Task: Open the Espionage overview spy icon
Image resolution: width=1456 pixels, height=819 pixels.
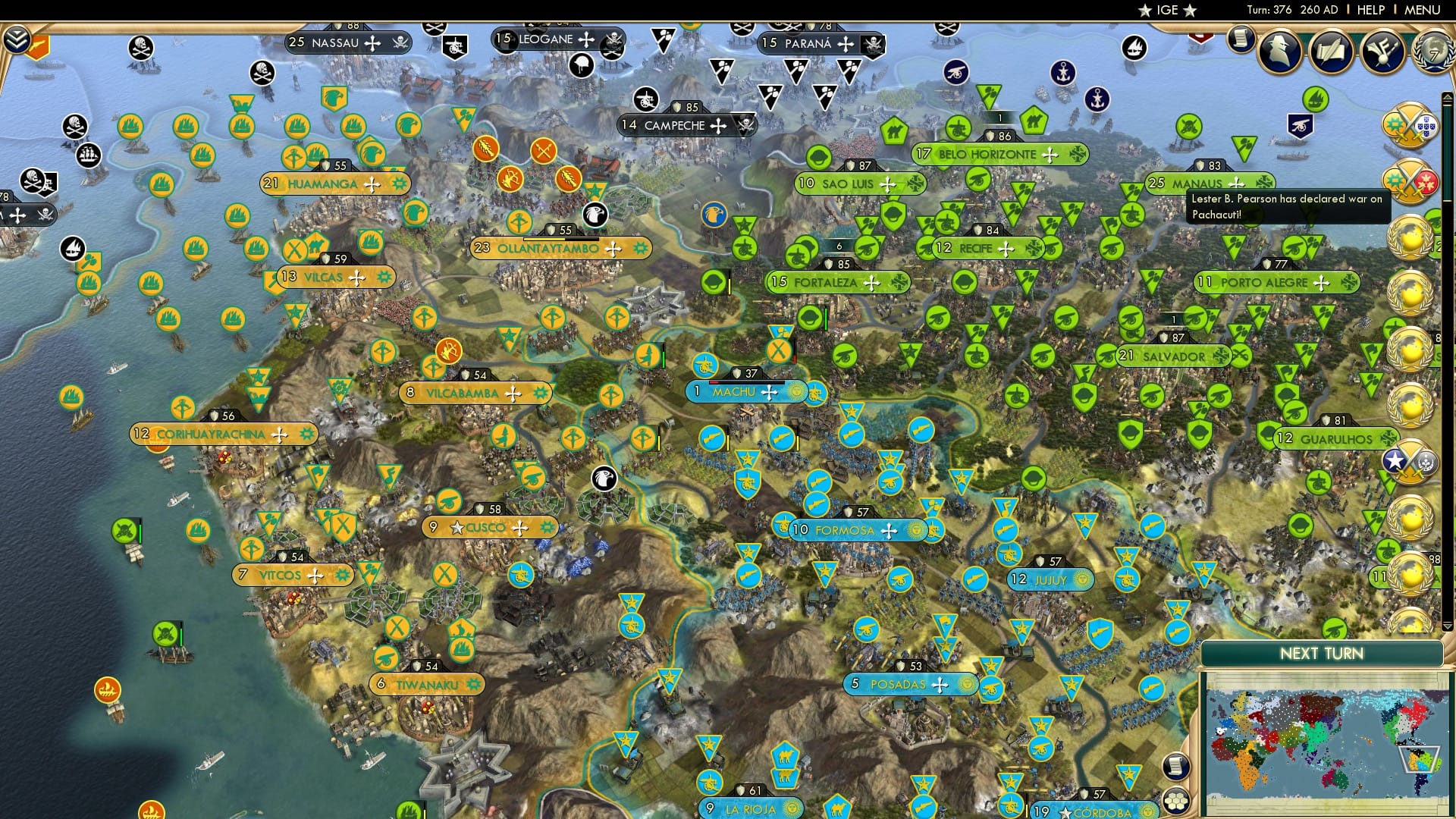Action: click(1279, 52)
